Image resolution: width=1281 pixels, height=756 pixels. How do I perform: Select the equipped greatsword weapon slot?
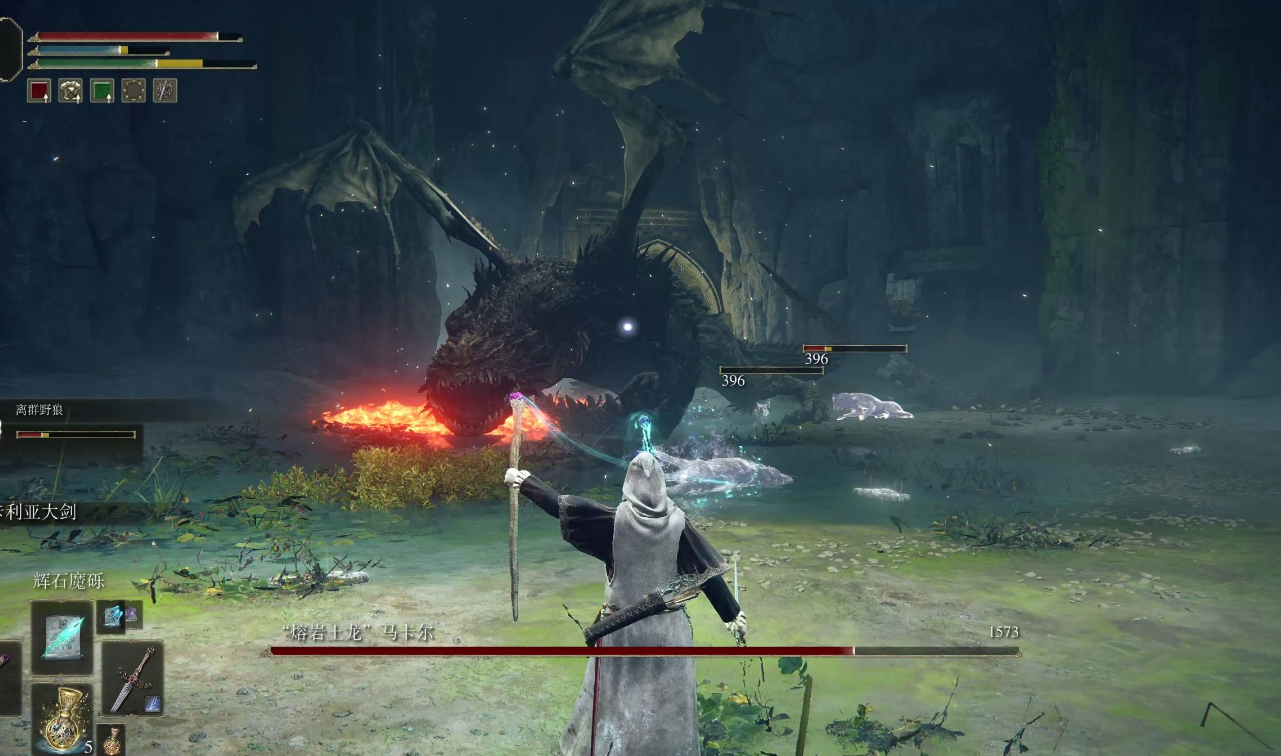pos(132,677)
